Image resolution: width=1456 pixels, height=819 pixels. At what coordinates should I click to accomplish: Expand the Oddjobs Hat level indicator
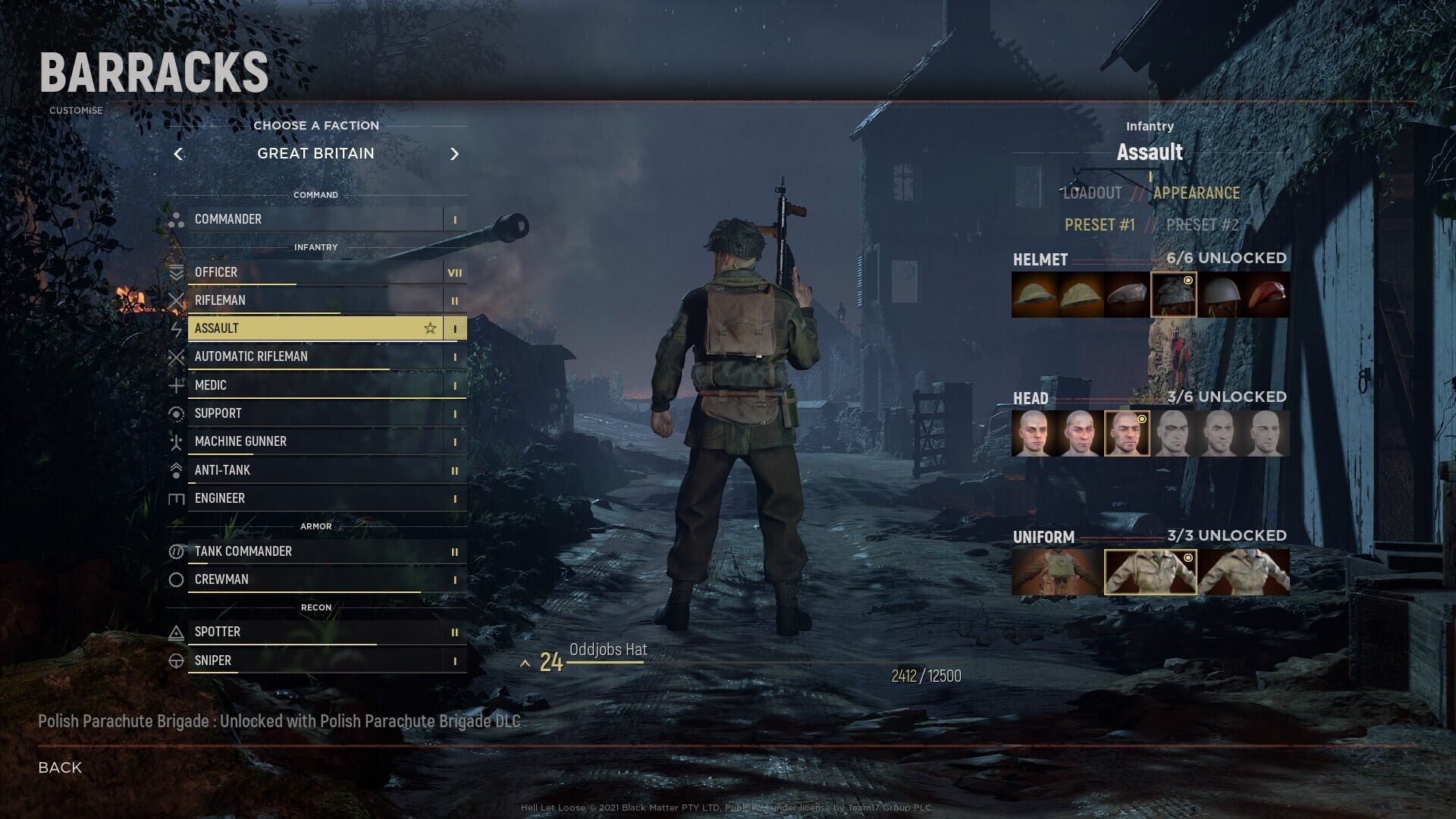click(526, 662)
